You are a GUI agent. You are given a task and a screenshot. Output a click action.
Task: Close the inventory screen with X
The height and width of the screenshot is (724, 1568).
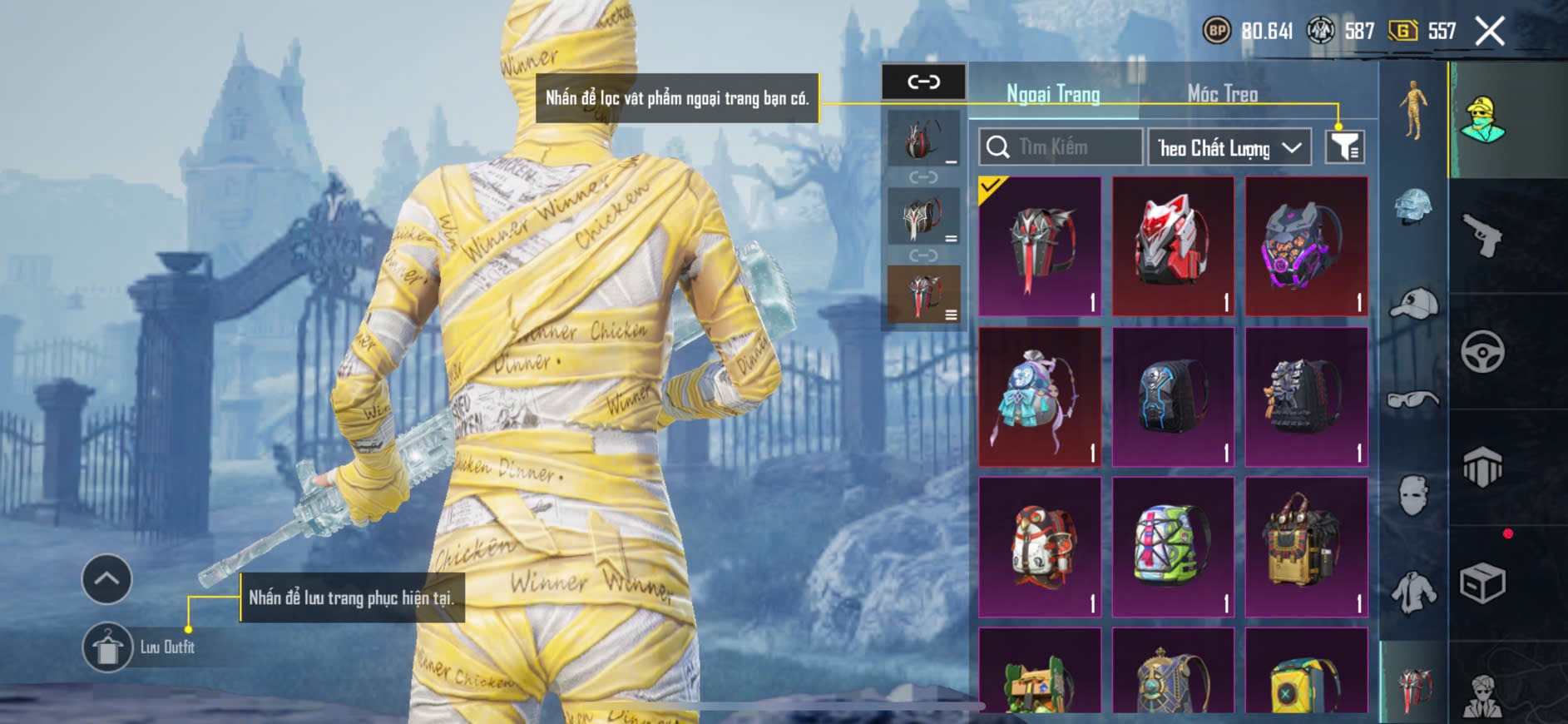[1489, 32]
